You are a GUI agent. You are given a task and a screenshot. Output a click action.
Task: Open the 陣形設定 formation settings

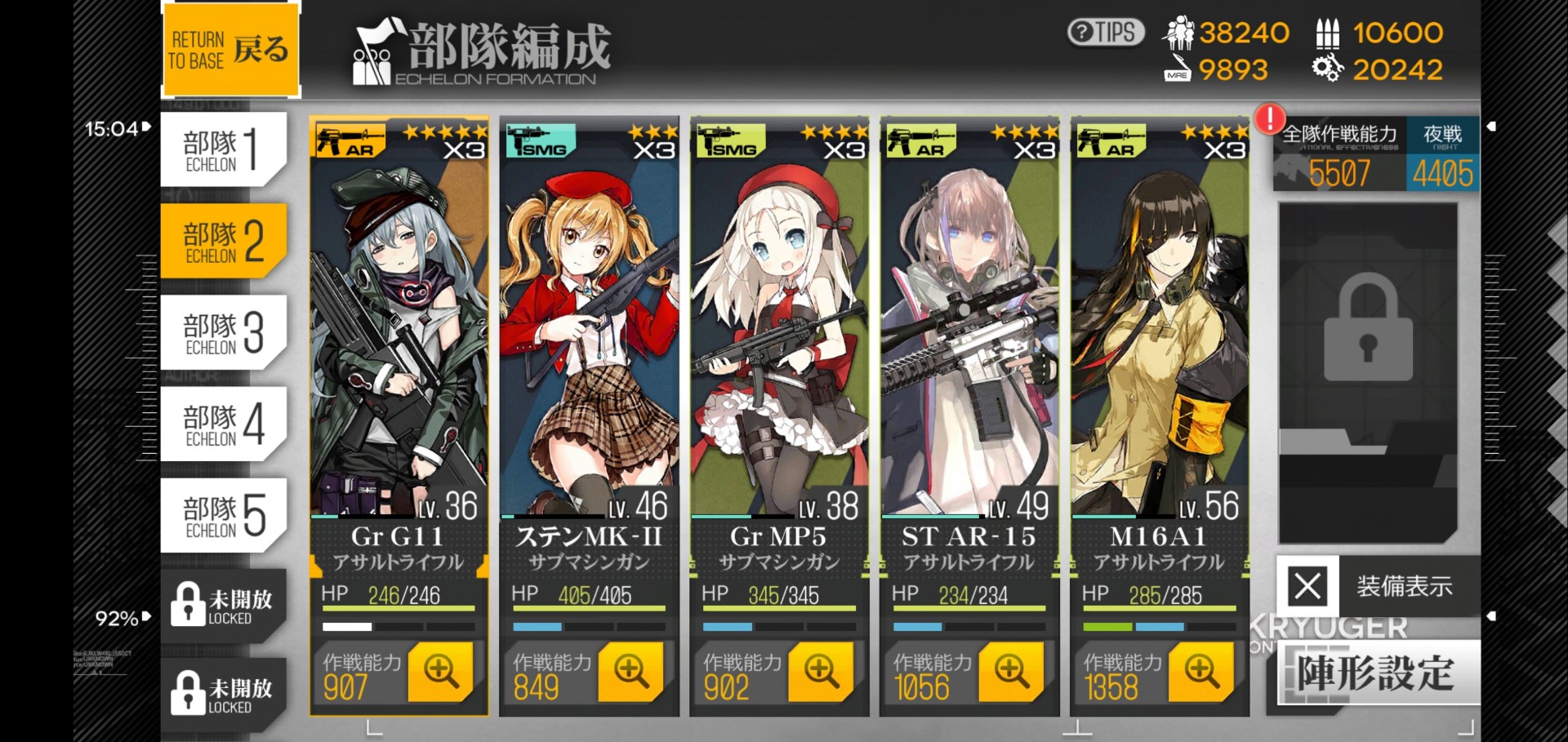(1377, 673)
